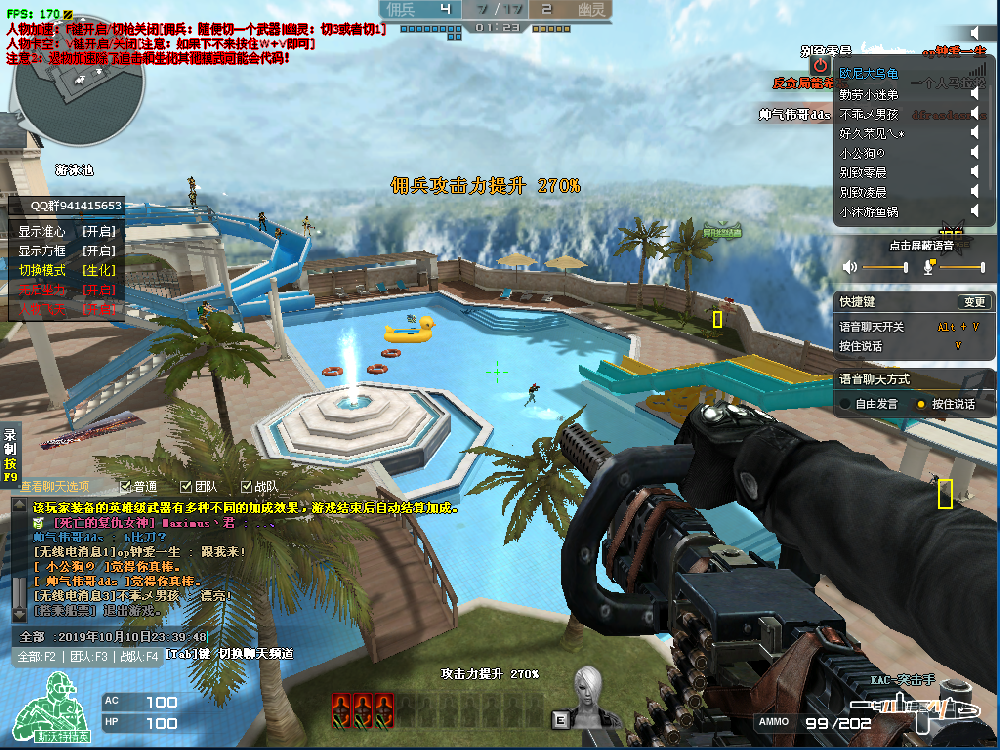The width and height of the screenshot is (1000, 750).
Task: Toggle the 普通 chat checkbox
Action: tap(124, 487)
